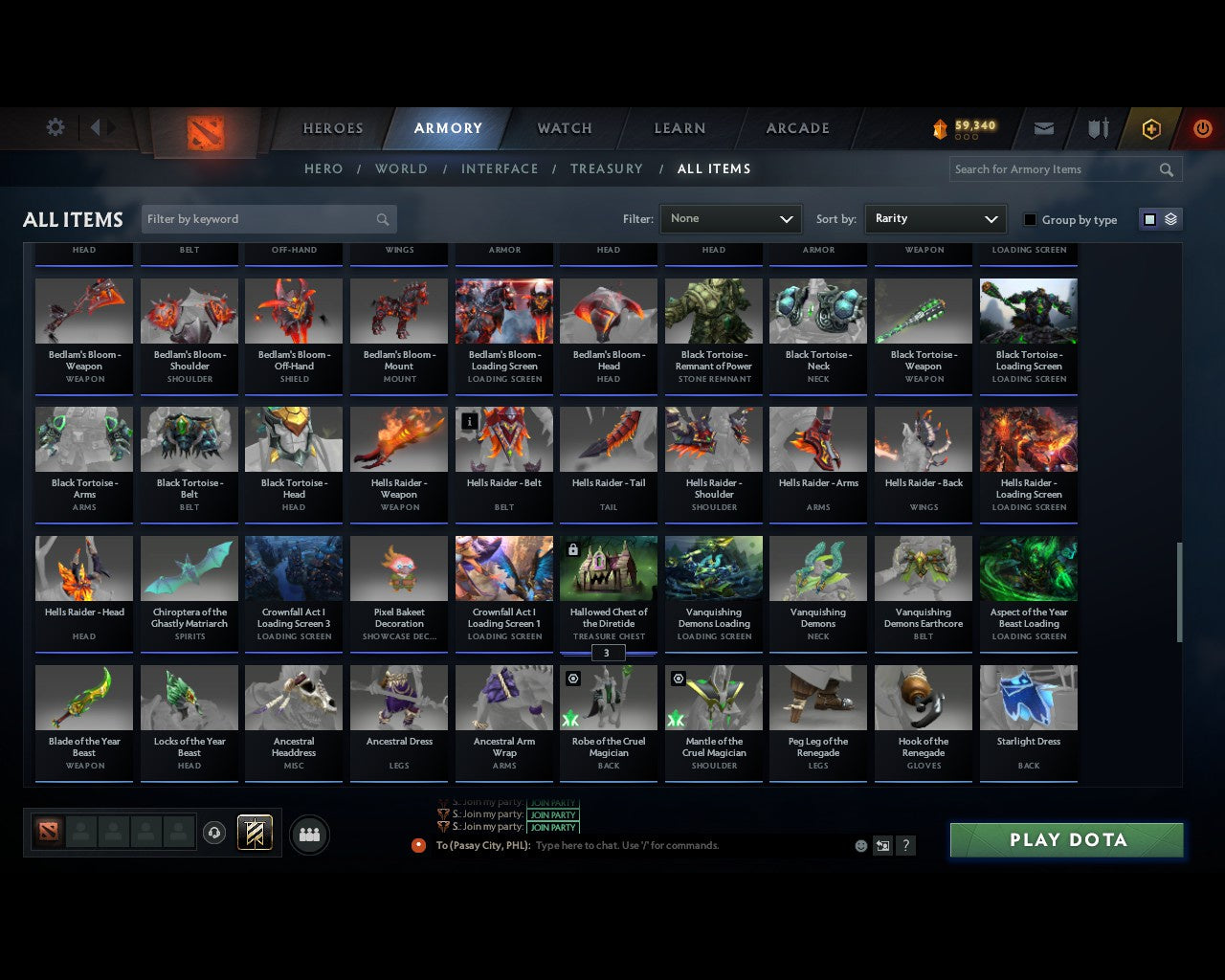Select the stacked layers view toggle
This screenshot has width=1225, height=980.
coord(1169,218)
